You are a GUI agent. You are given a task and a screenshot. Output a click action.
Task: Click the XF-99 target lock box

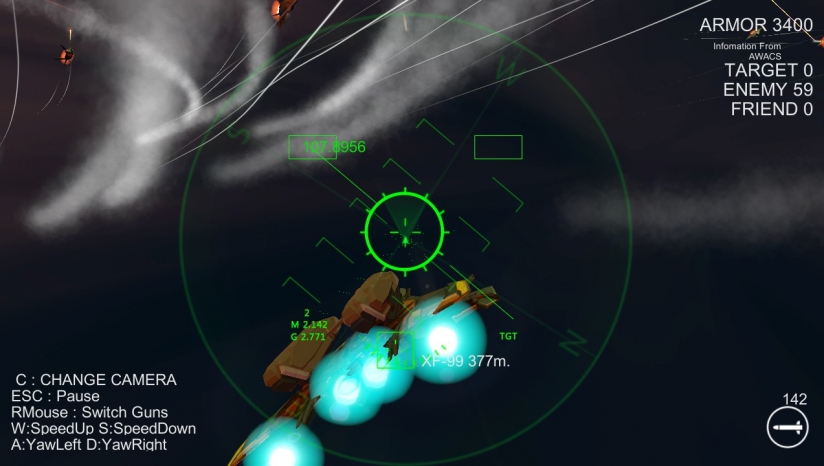tap(395, 350)
